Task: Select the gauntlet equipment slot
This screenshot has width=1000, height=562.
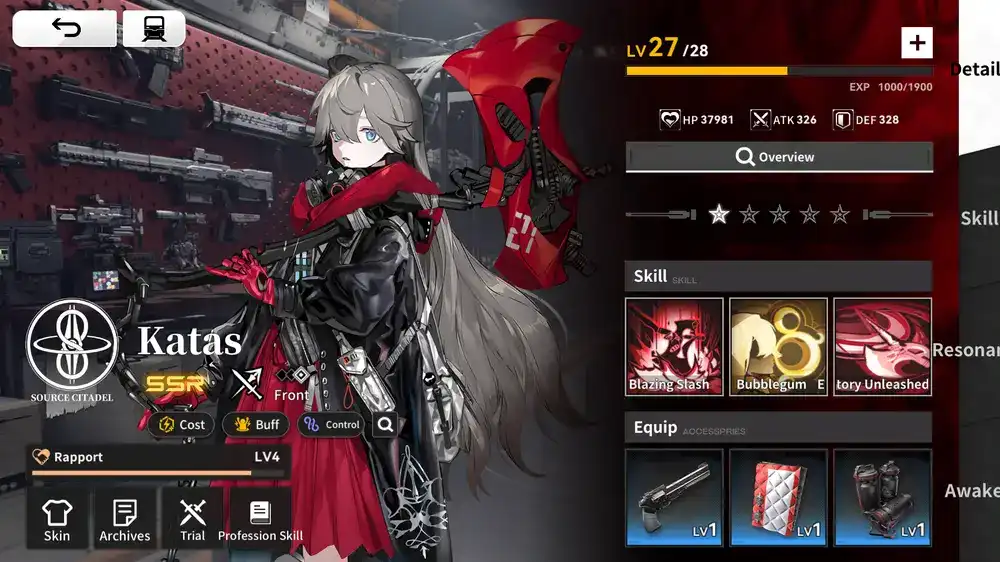Action: [882, 497]
